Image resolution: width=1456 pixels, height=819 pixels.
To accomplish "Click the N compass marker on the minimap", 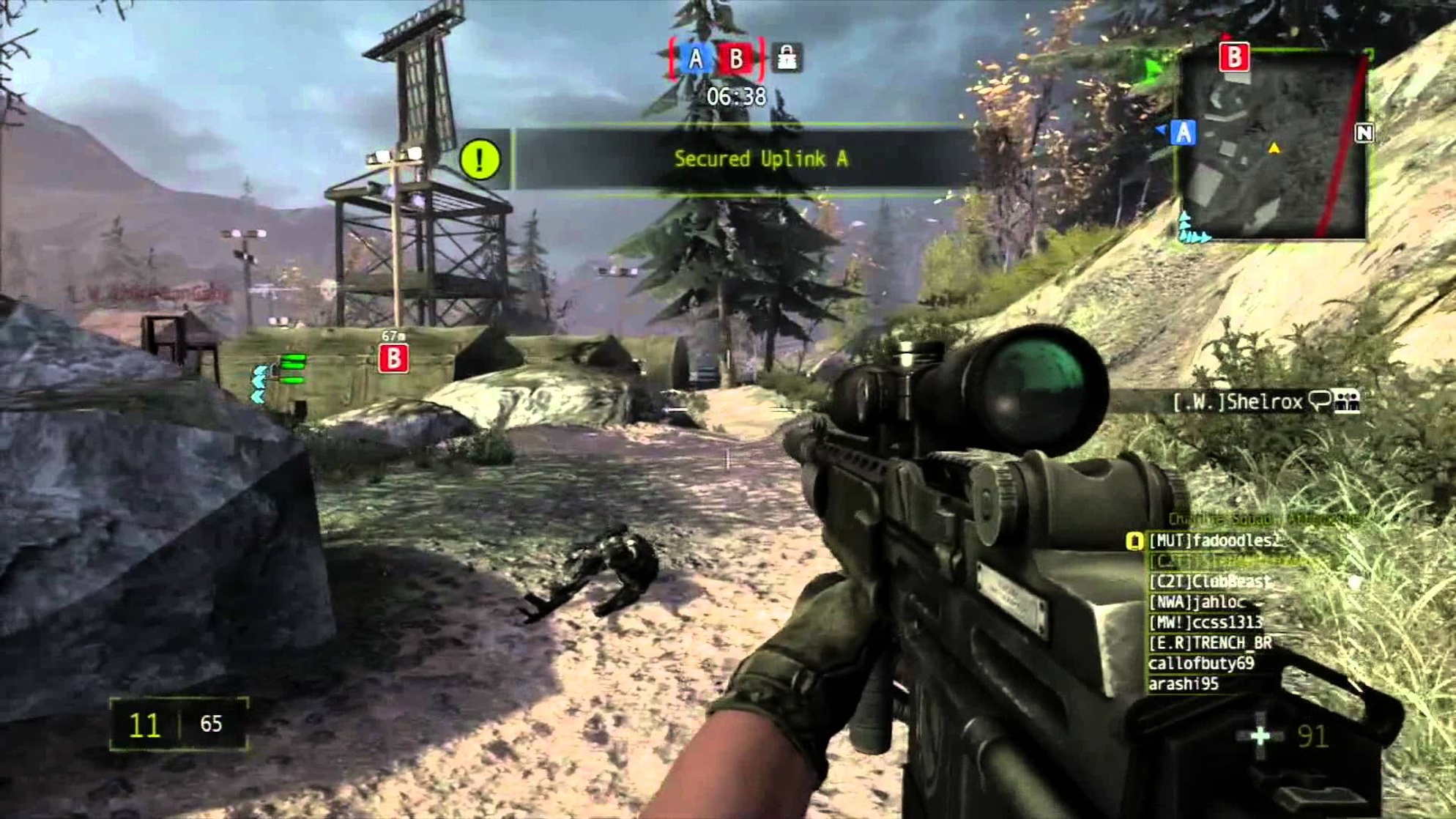I will pos(1364,133).
